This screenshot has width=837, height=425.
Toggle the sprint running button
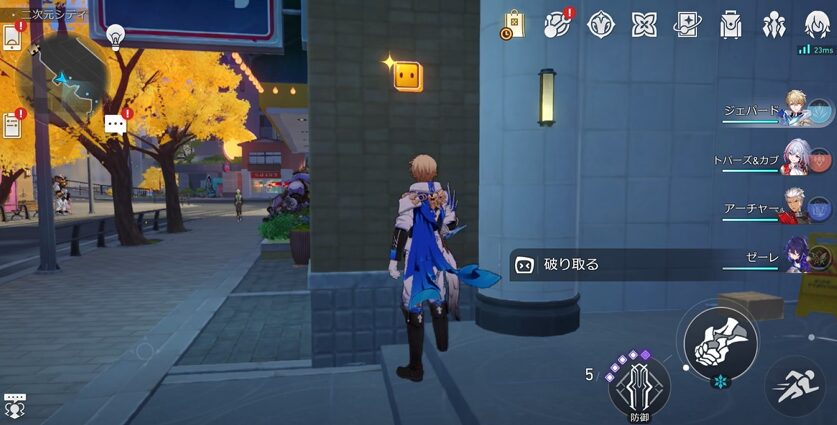click(x=797, y=387)
